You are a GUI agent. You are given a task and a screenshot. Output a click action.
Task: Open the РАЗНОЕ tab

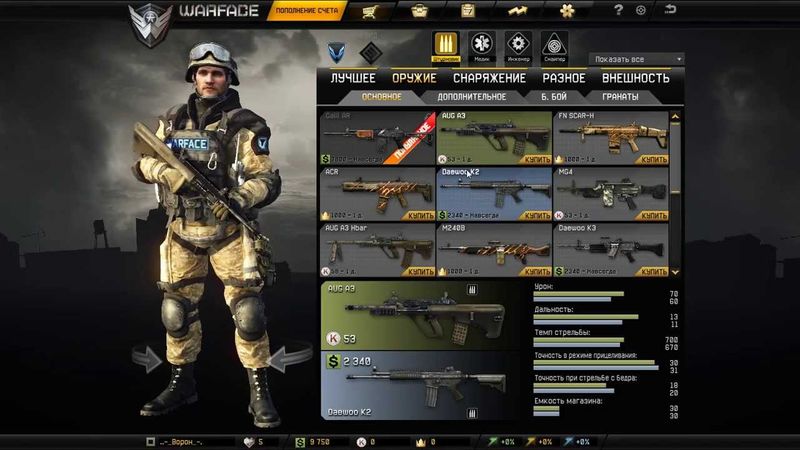tap(564, 78)
